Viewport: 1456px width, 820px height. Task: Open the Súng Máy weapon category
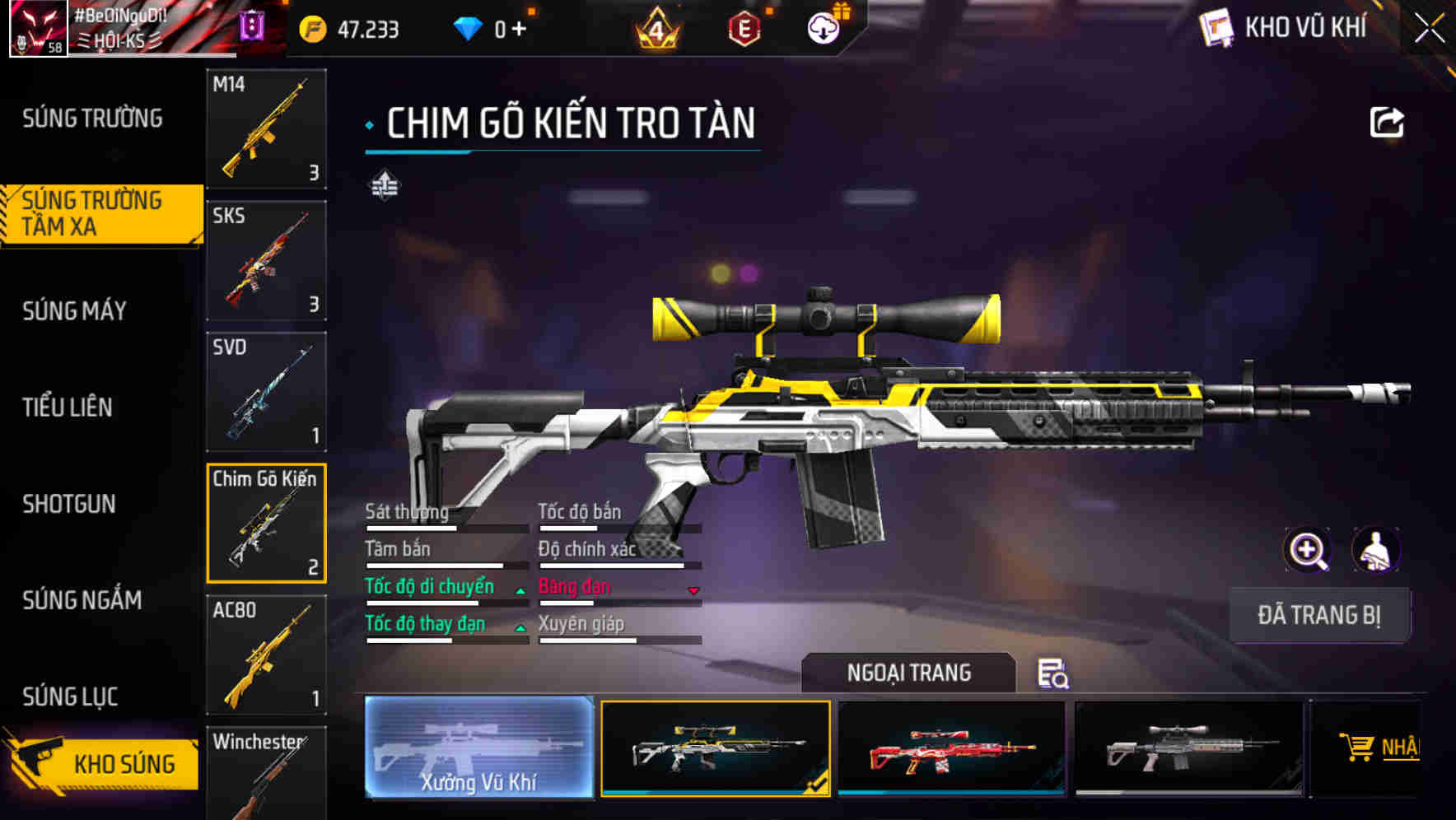pyautogui.click(x=74, y=311)
